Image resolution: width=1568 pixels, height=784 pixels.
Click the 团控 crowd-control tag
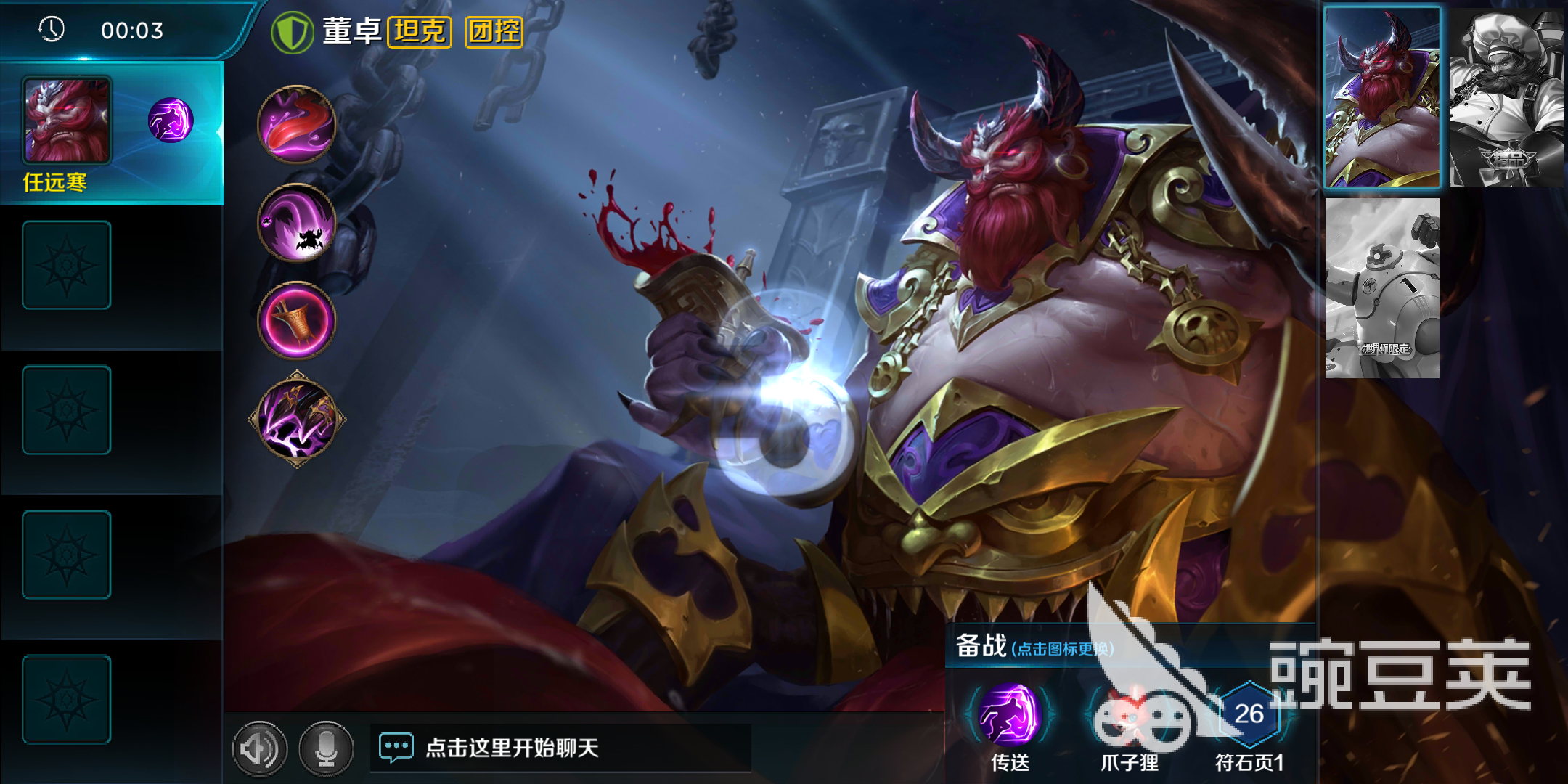coord(494,32)
